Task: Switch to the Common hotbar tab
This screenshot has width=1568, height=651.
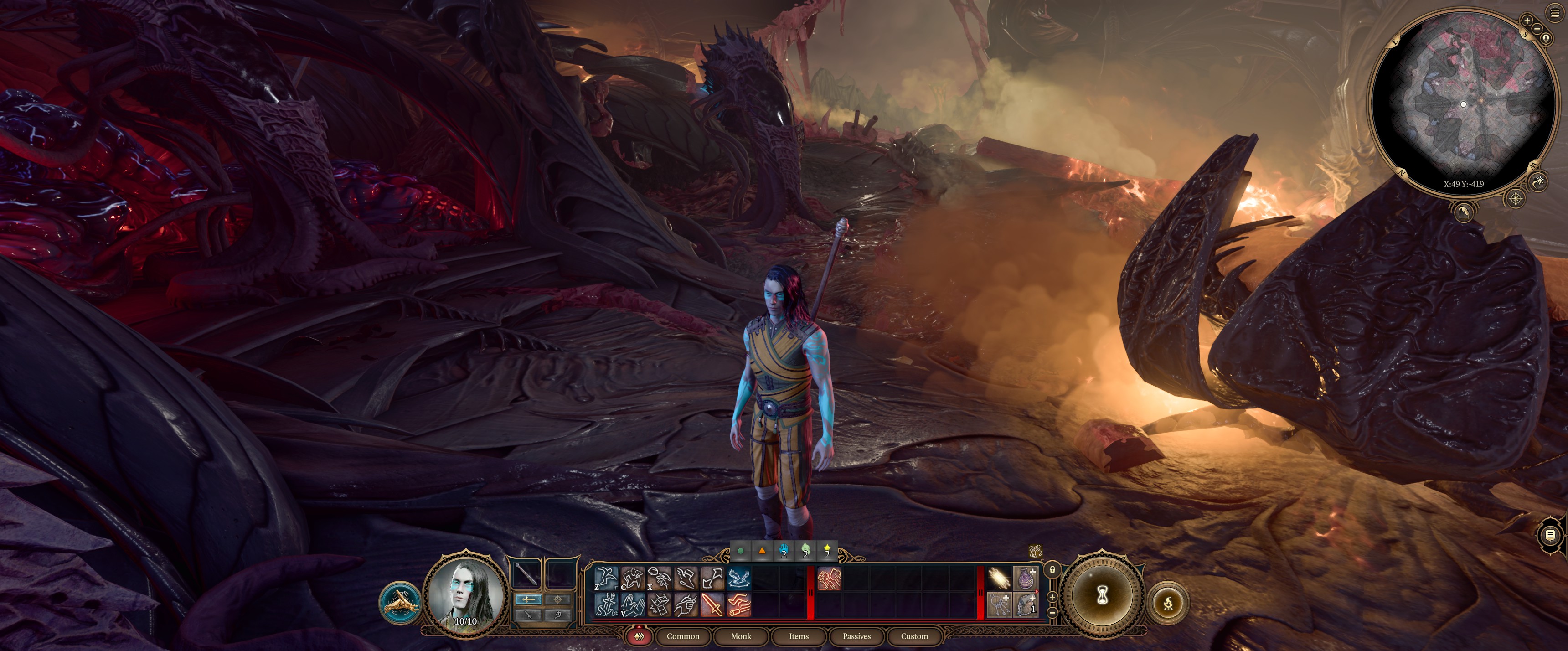Action: coord(682,636)
